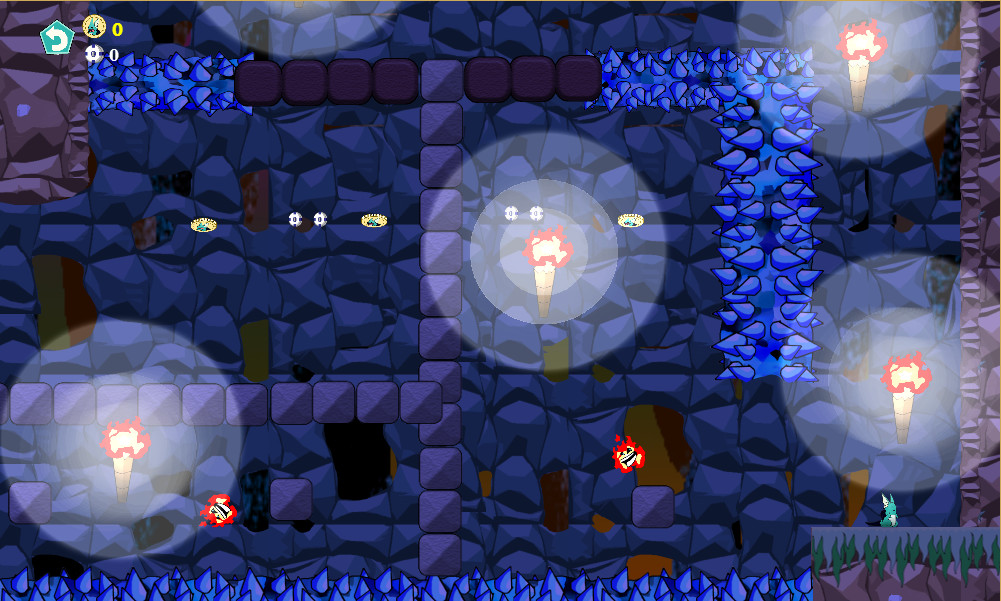
Task: Click the teal pentagon back arrow button
Action: pyautogui.click(x=57, y=39)
